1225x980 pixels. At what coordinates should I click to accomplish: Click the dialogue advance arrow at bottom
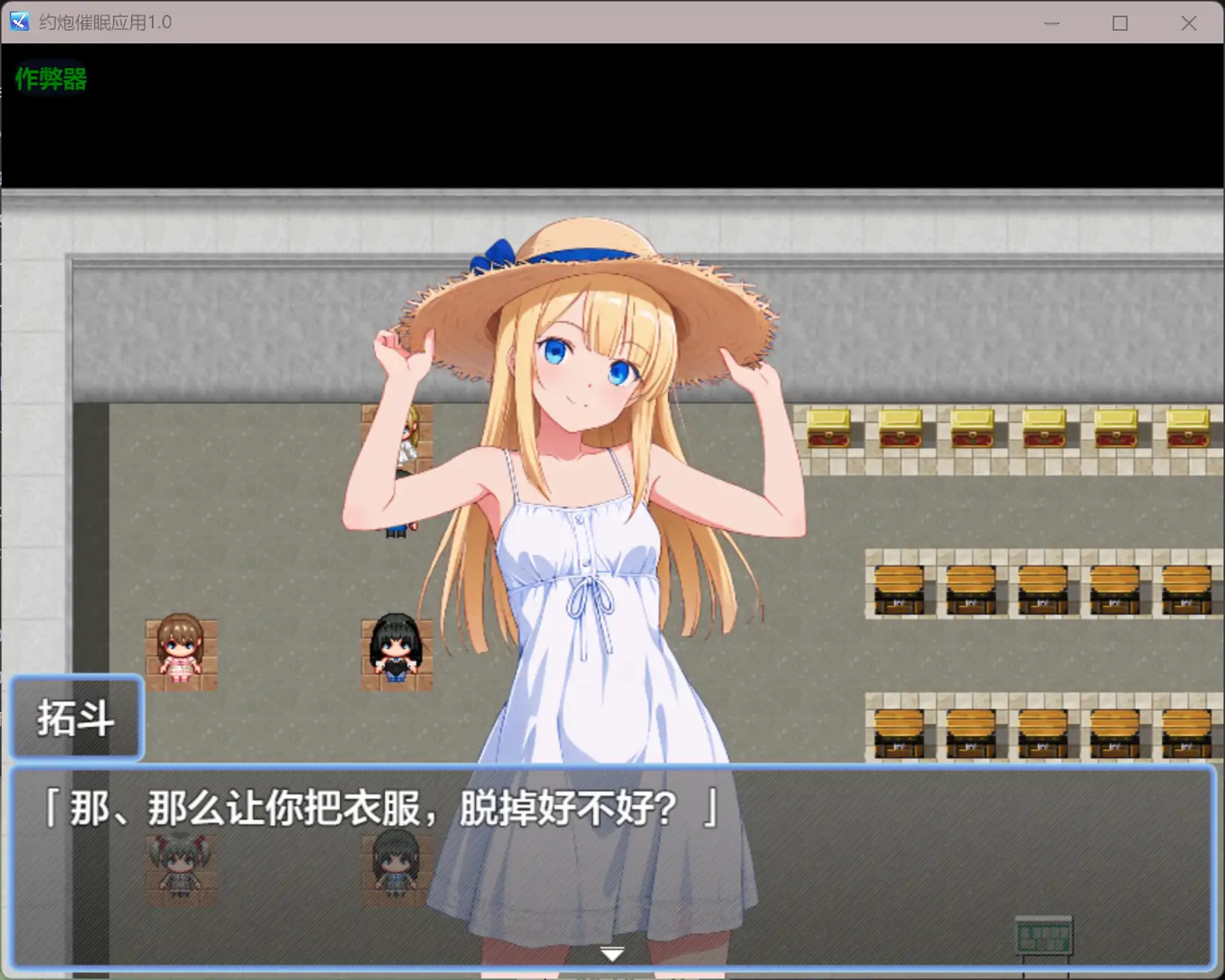pos(612,952)
